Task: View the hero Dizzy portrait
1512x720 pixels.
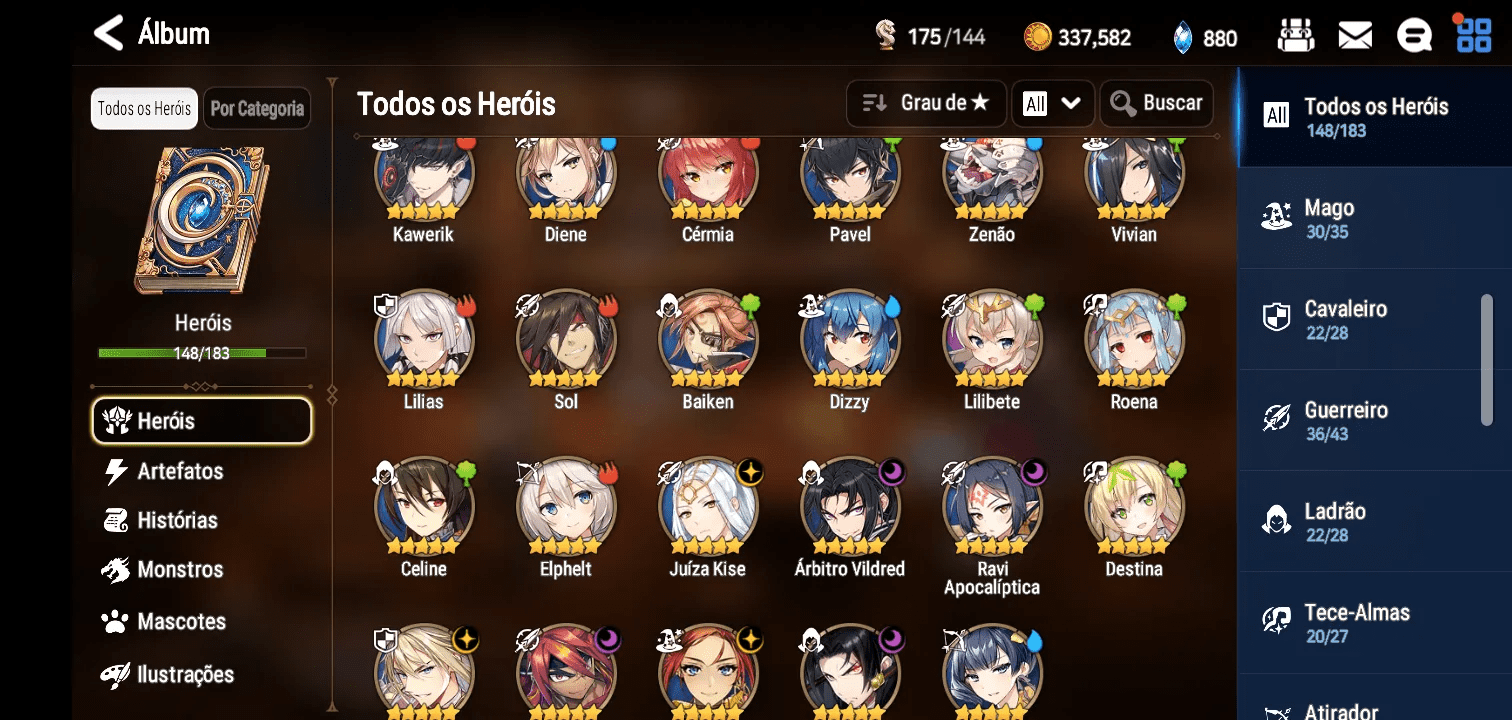Action: (850, 342)
